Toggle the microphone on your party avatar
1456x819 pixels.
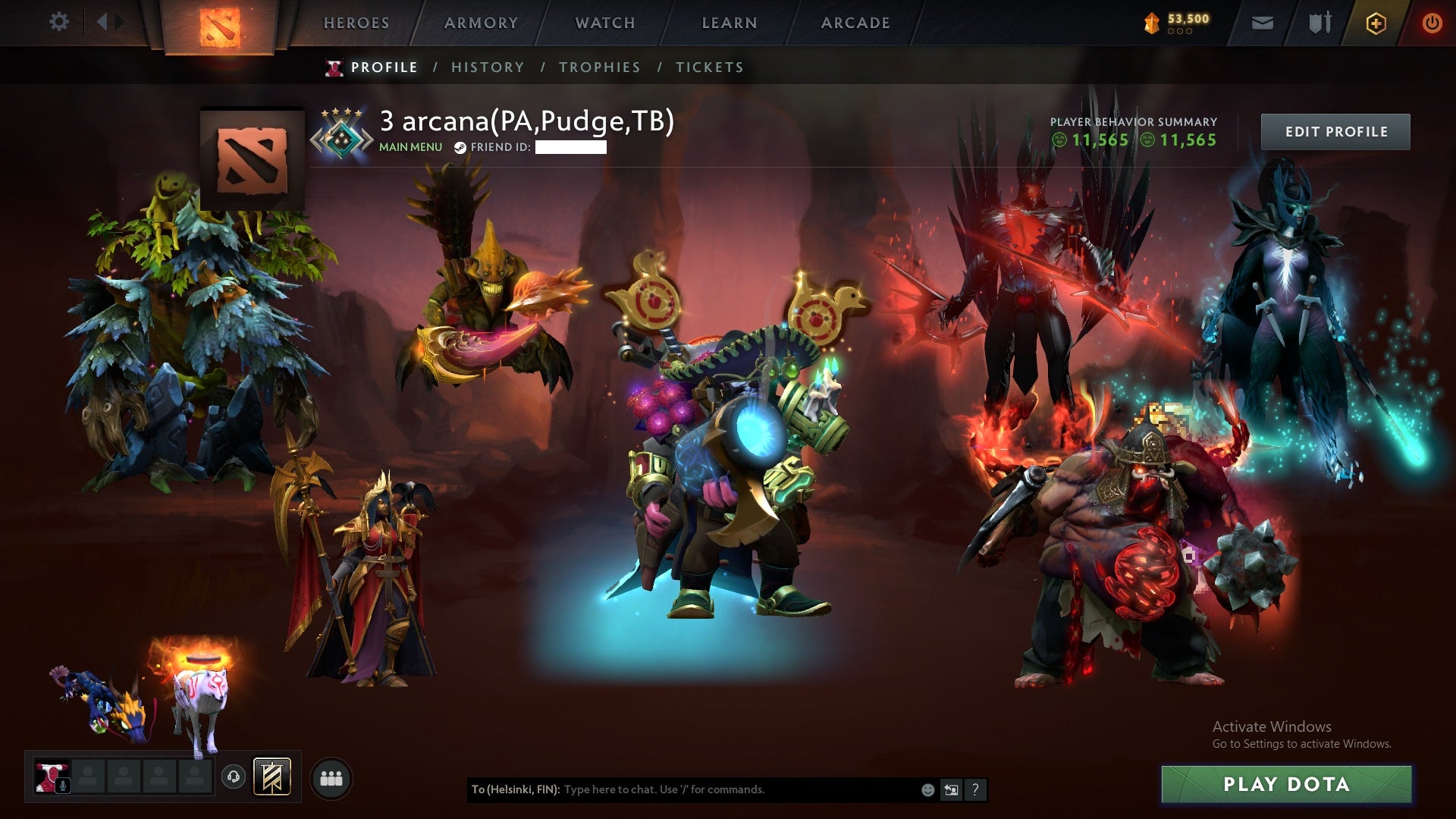click(x=63, y=783)
